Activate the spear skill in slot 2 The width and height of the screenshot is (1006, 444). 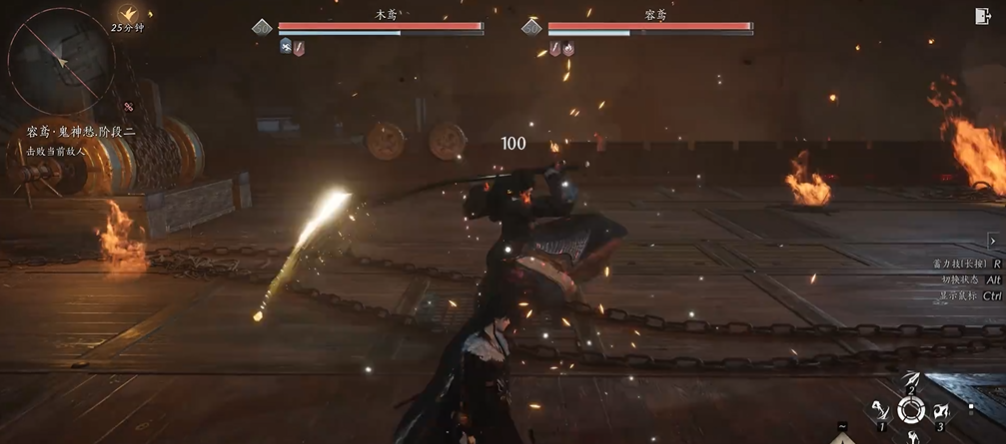(911, 381)
